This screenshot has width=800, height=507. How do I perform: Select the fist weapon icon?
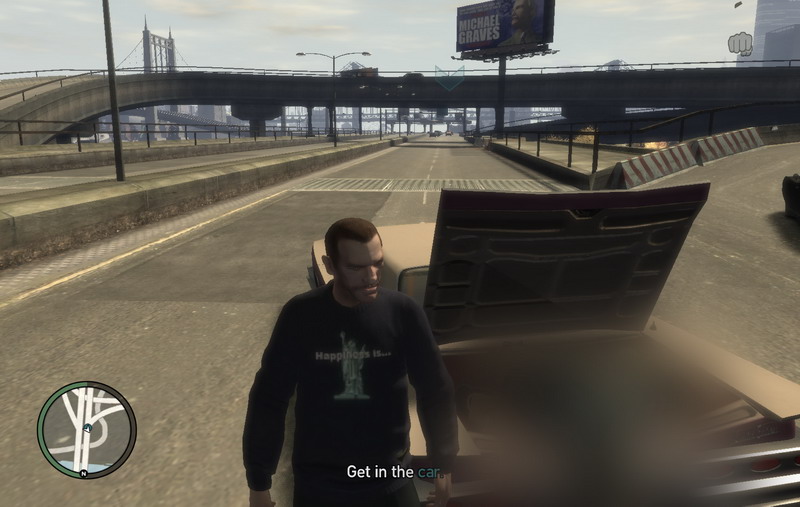(x=739, y=44)
